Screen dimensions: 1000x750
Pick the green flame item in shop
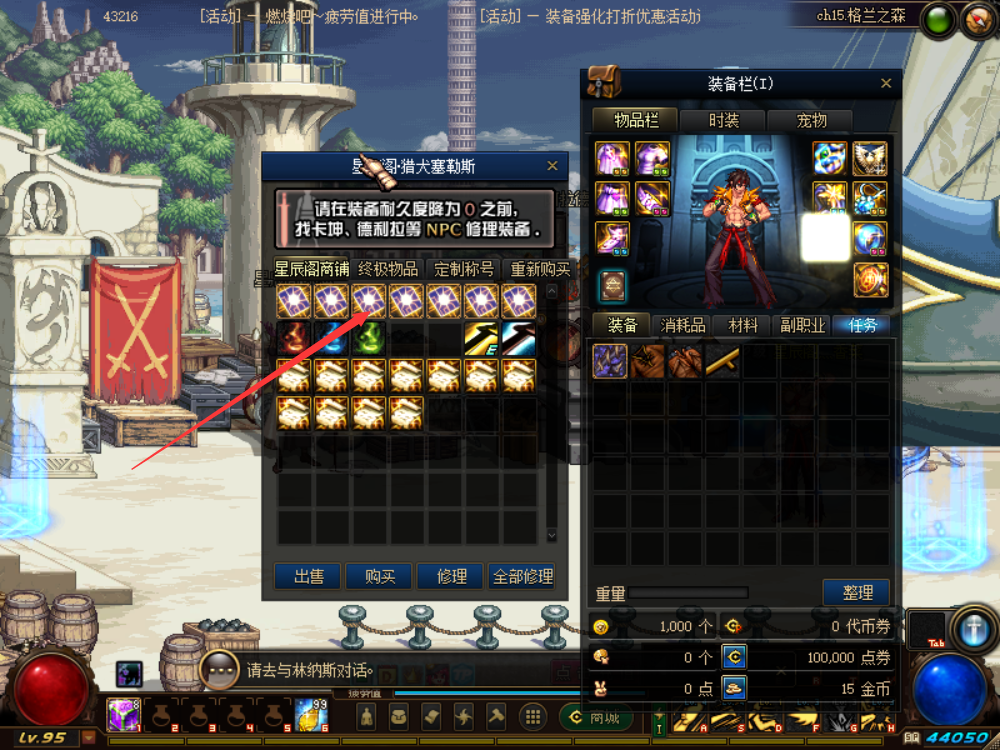tap(369, 338)
